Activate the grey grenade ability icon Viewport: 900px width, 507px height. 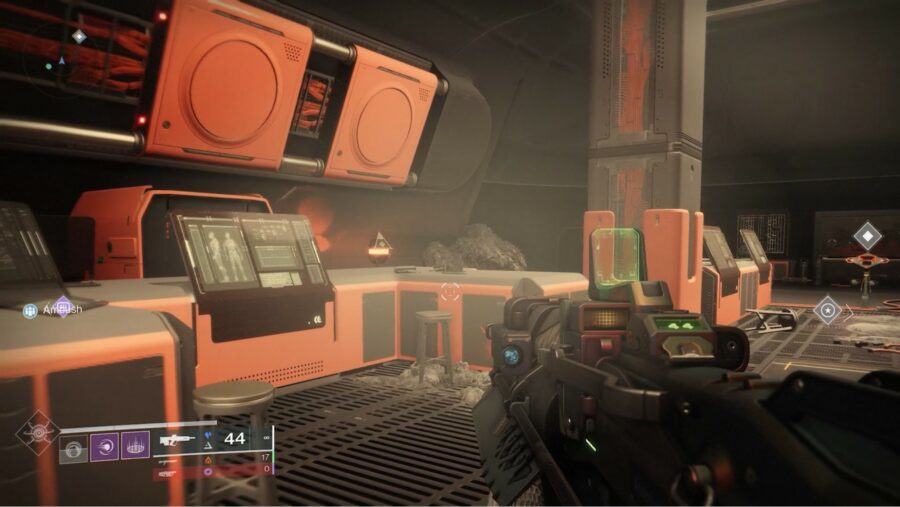pos(73,446)
